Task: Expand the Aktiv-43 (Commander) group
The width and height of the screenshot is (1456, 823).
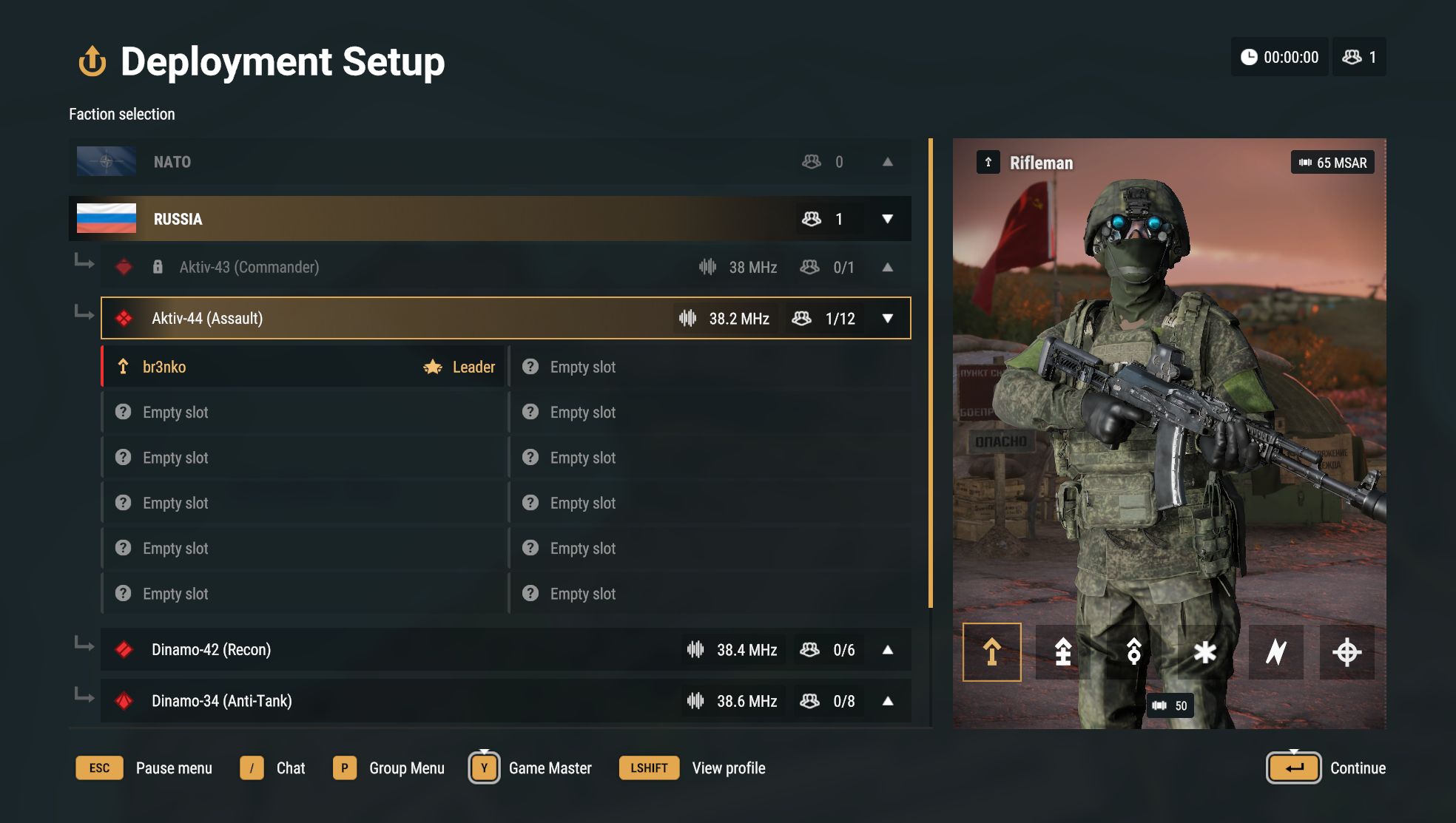Action: coord(887,268)
